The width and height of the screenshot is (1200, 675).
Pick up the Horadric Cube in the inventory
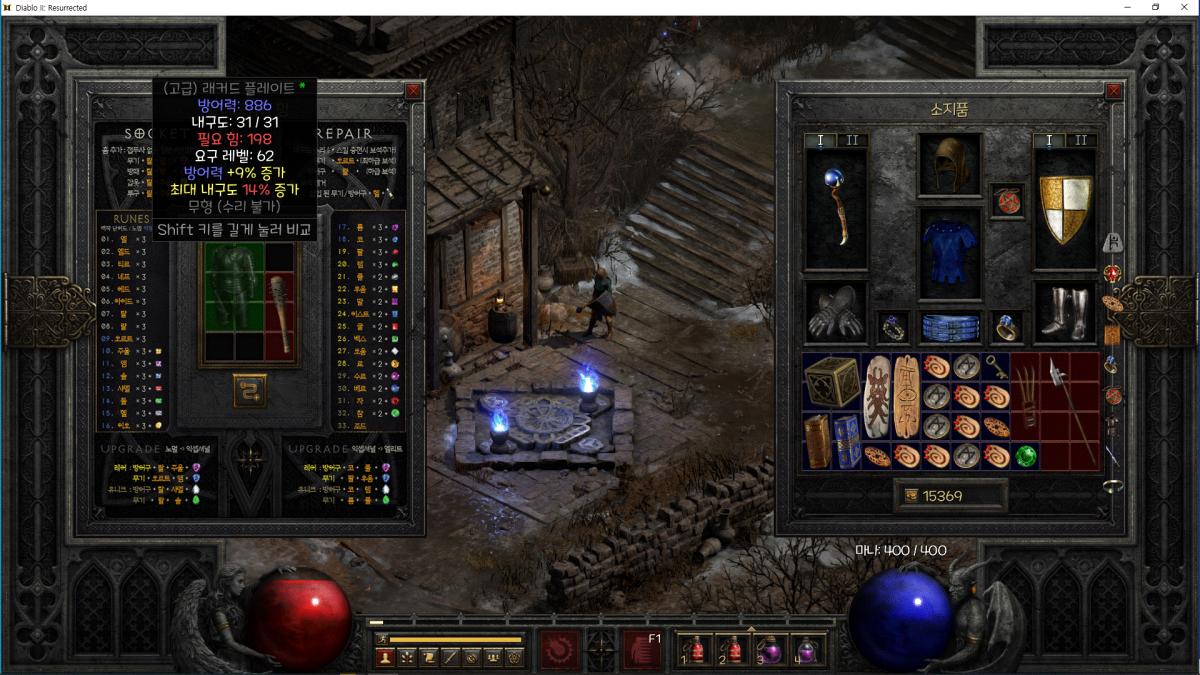[x=832, y=381]
